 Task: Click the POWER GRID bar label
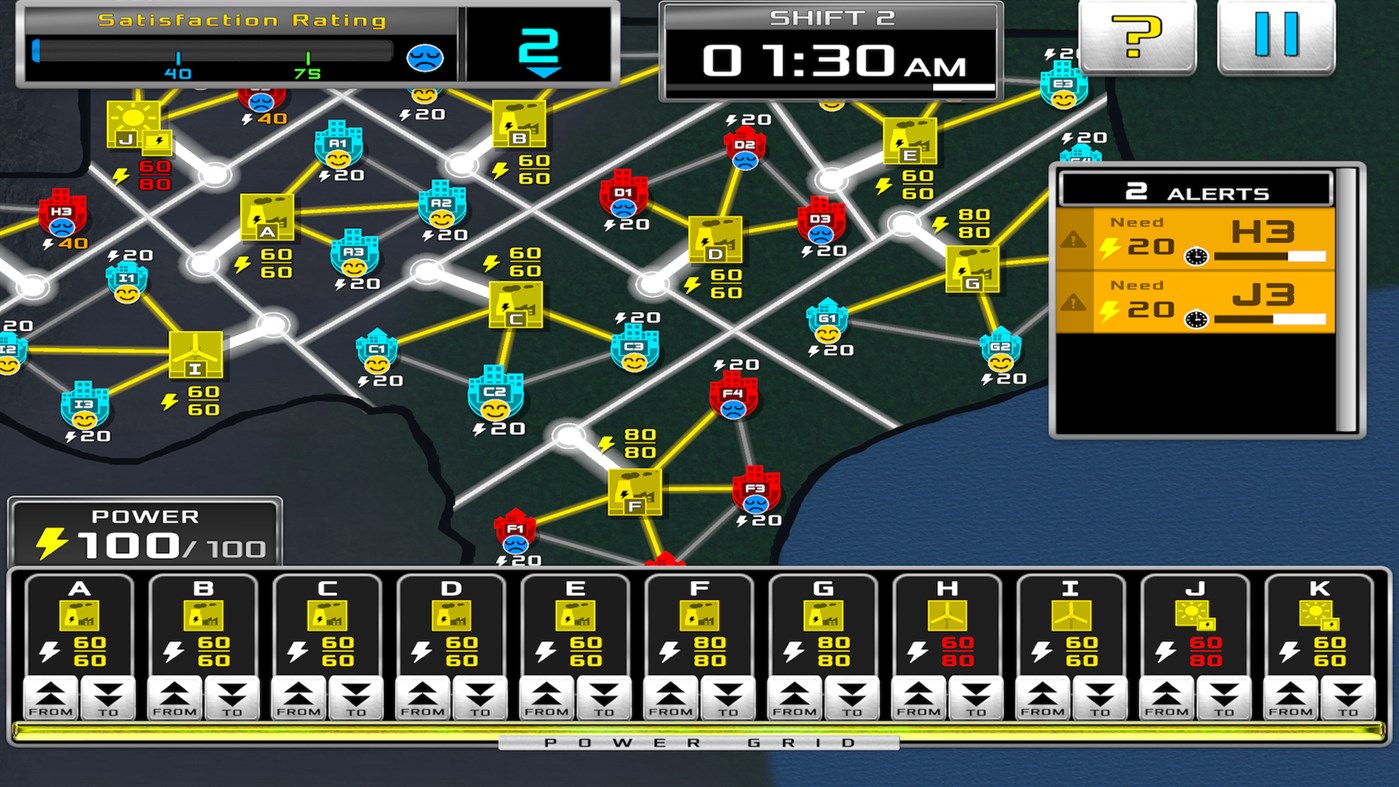[x=699, y=744]
